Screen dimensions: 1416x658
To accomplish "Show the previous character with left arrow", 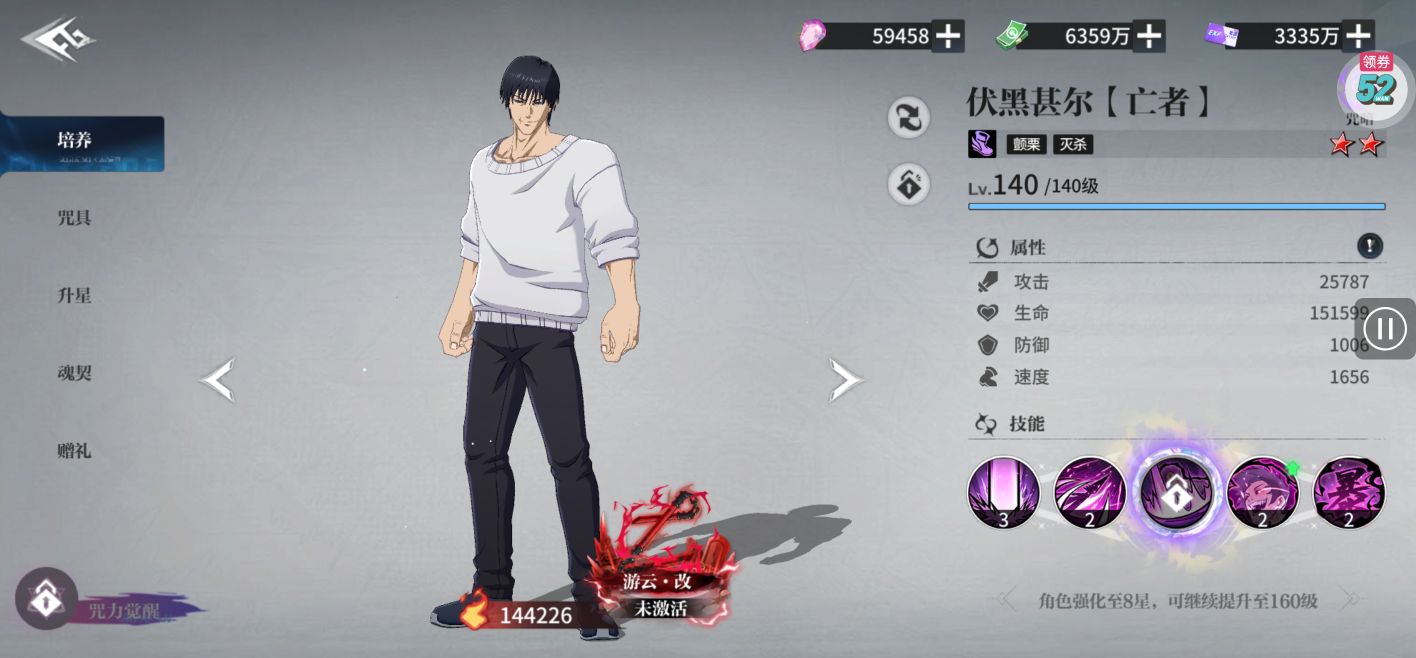I will tap(217, 380).
